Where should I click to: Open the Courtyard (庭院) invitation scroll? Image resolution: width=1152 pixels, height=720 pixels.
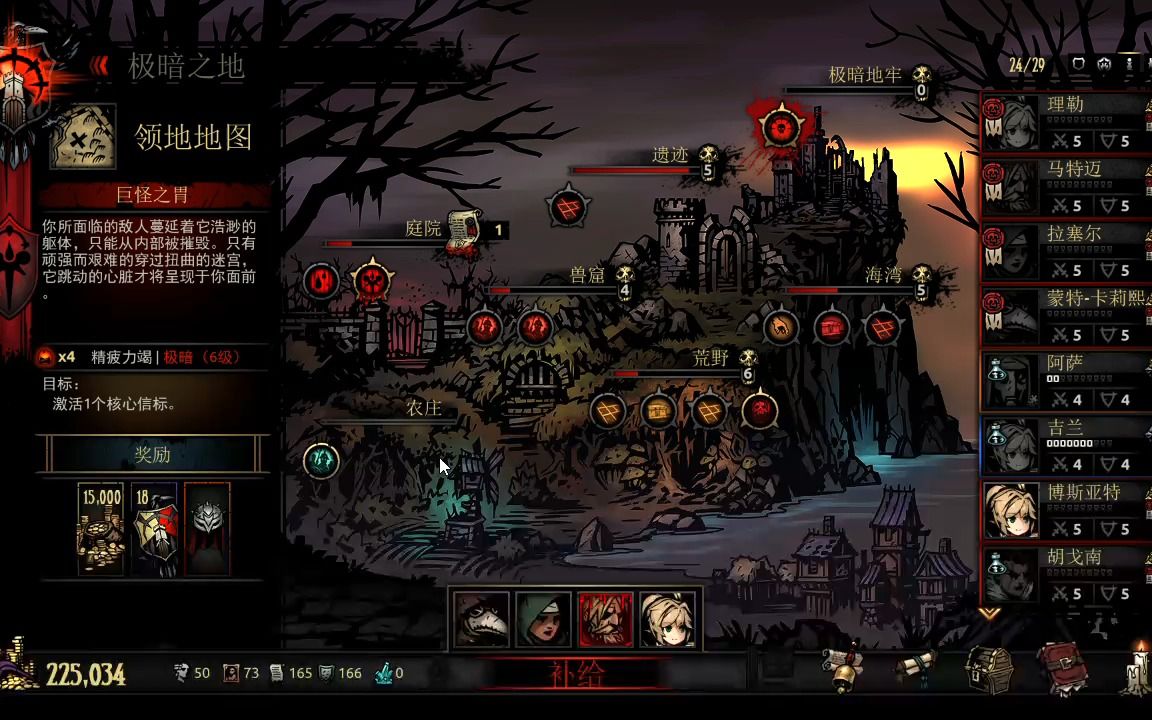tap(461, 231)
